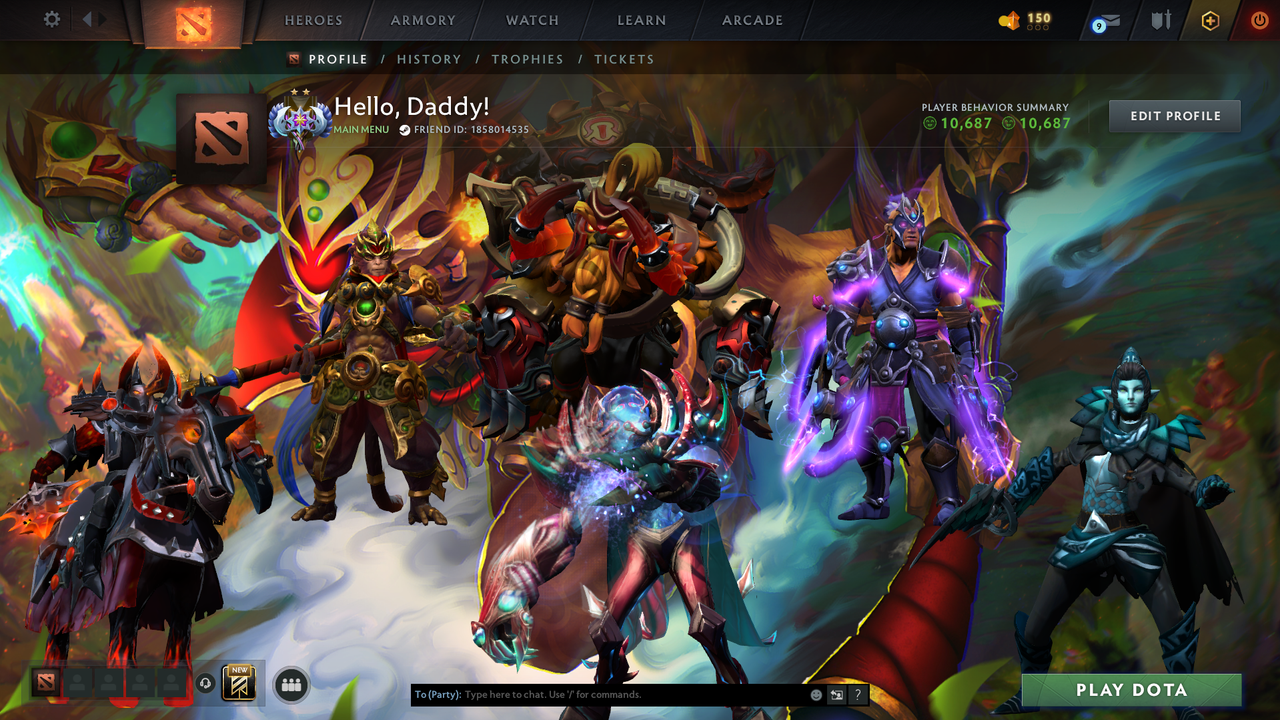Open the Armory loadout shield-and-sword icon
The width and height of the screenshot is (1280, 720).
point(1163,20)
